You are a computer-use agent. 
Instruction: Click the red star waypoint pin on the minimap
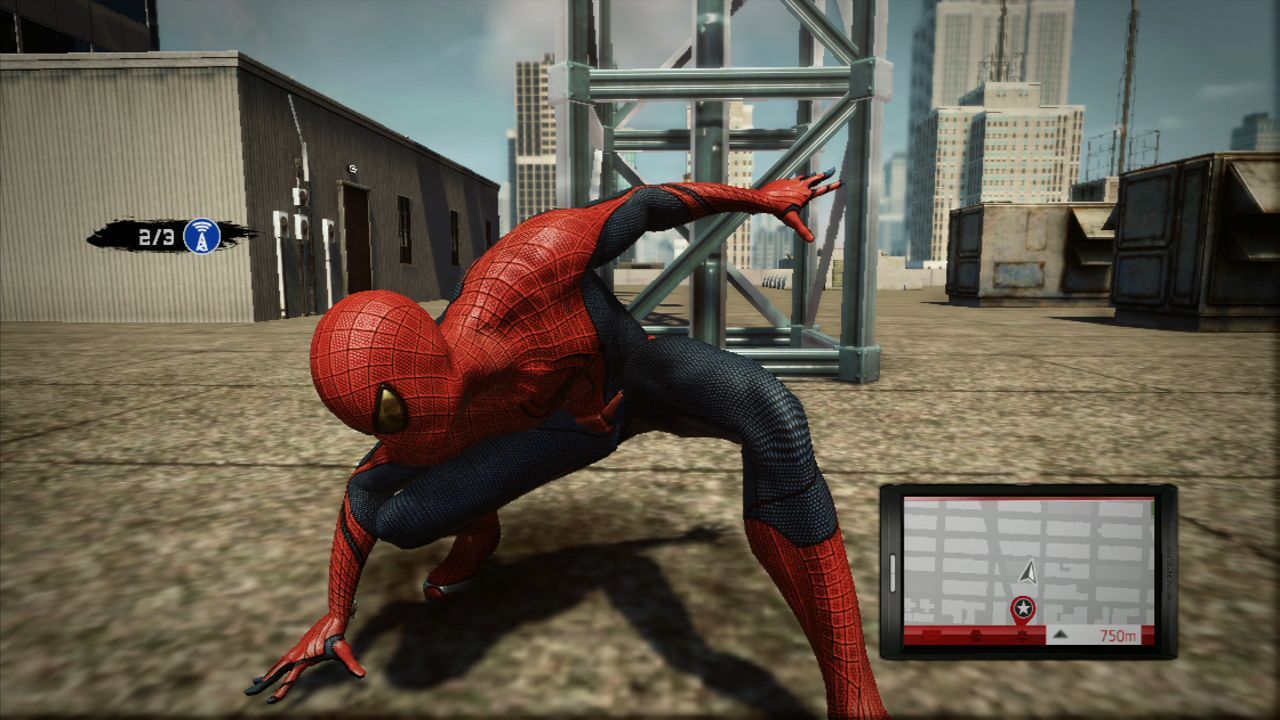click(1022, 606)
